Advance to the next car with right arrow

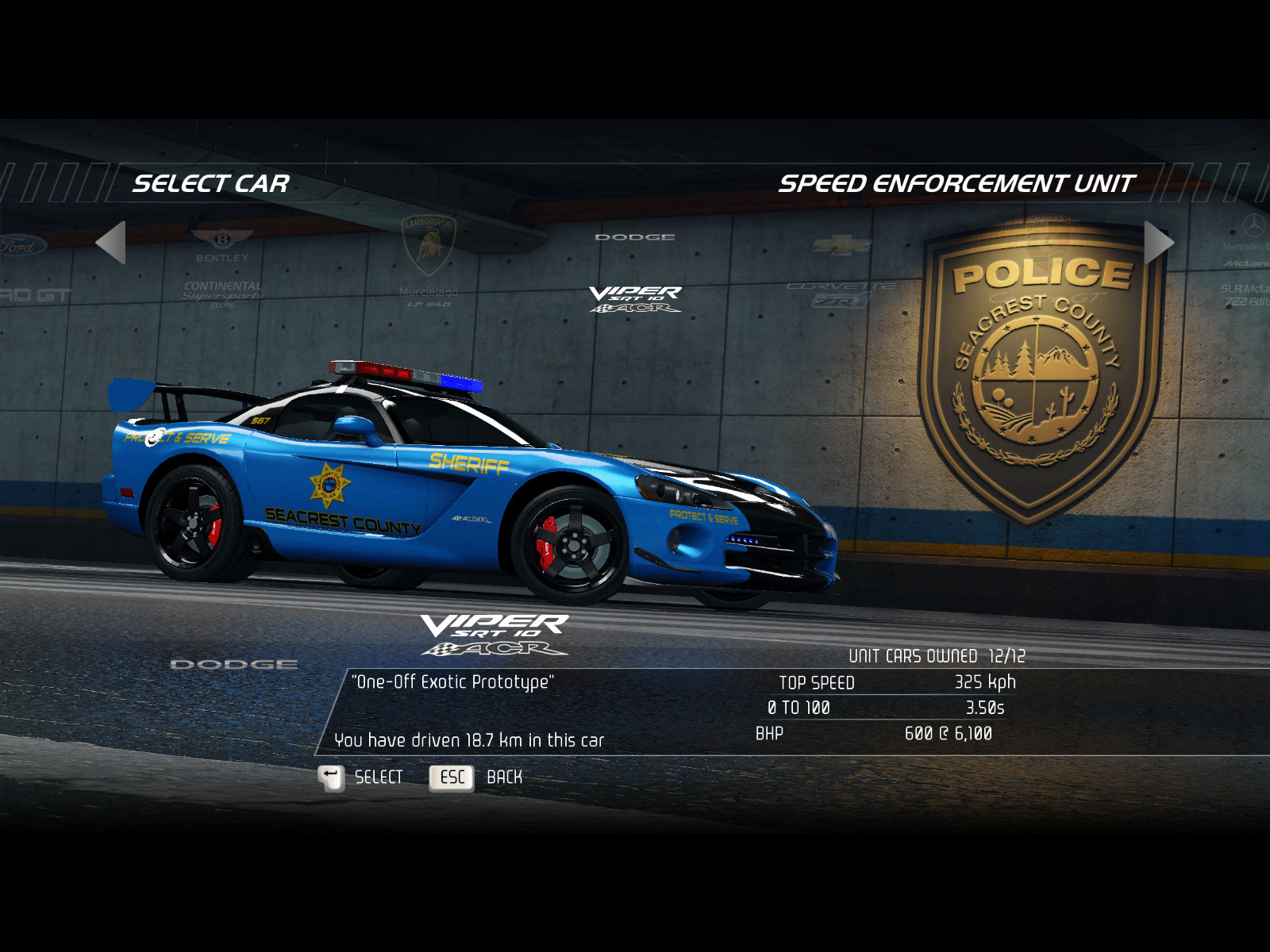click(x=1158, y=242)
